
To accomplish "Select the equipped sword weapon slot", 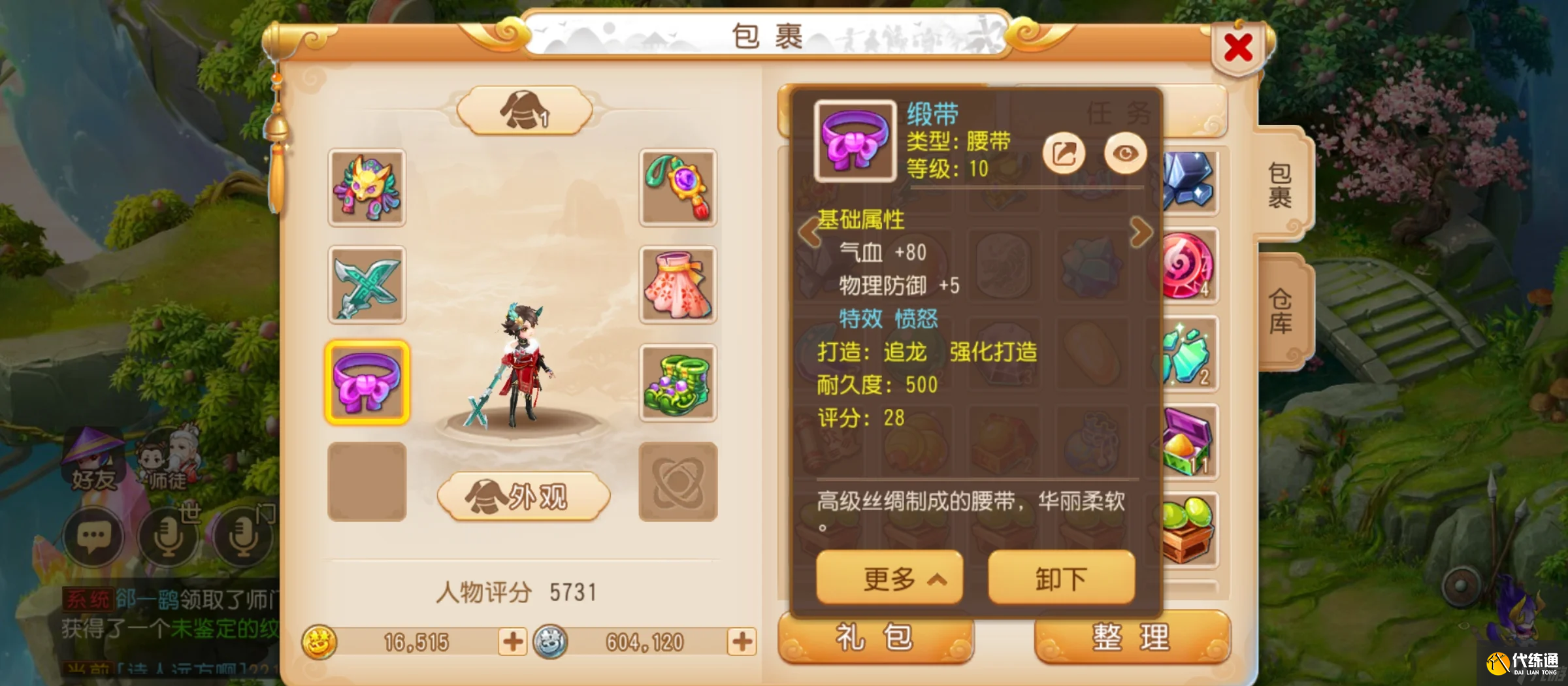I will point(368,286).
